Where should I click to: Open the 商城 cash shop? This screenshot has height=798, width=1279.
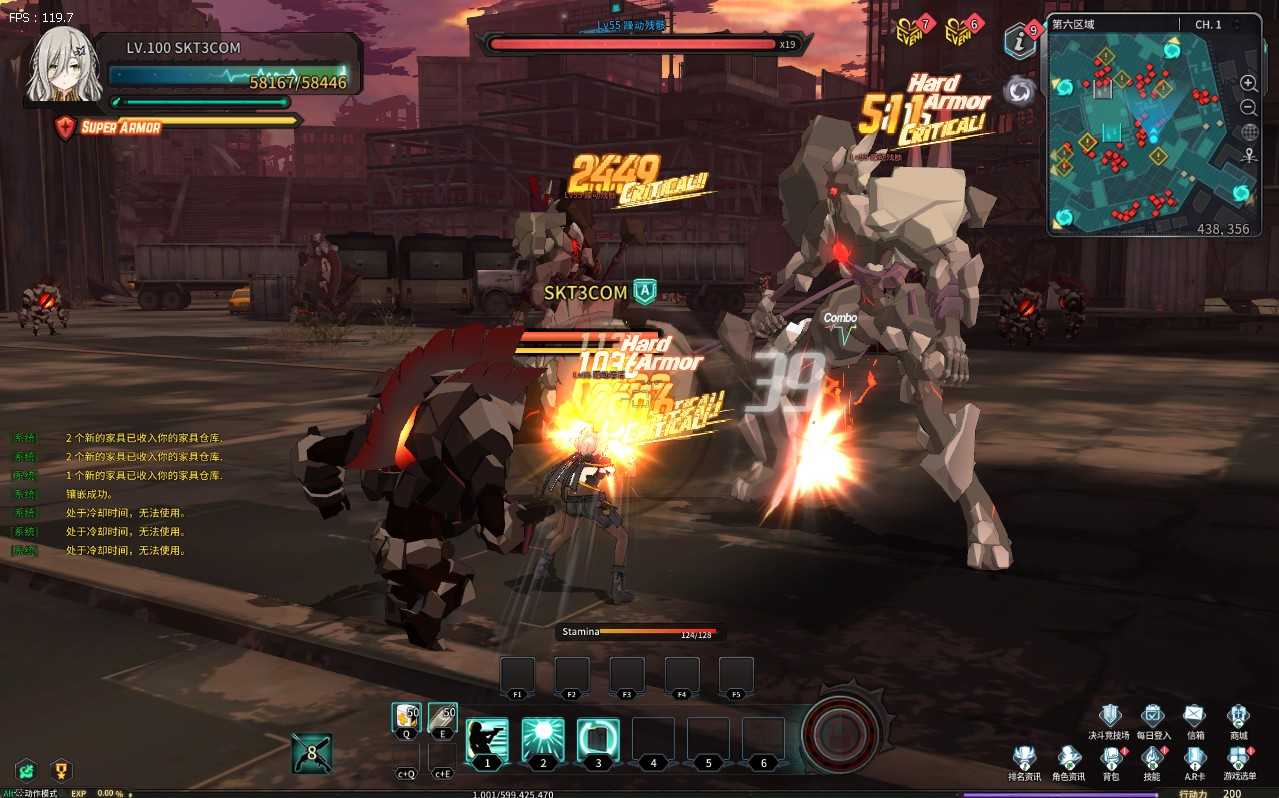(x=1238, y=716)
